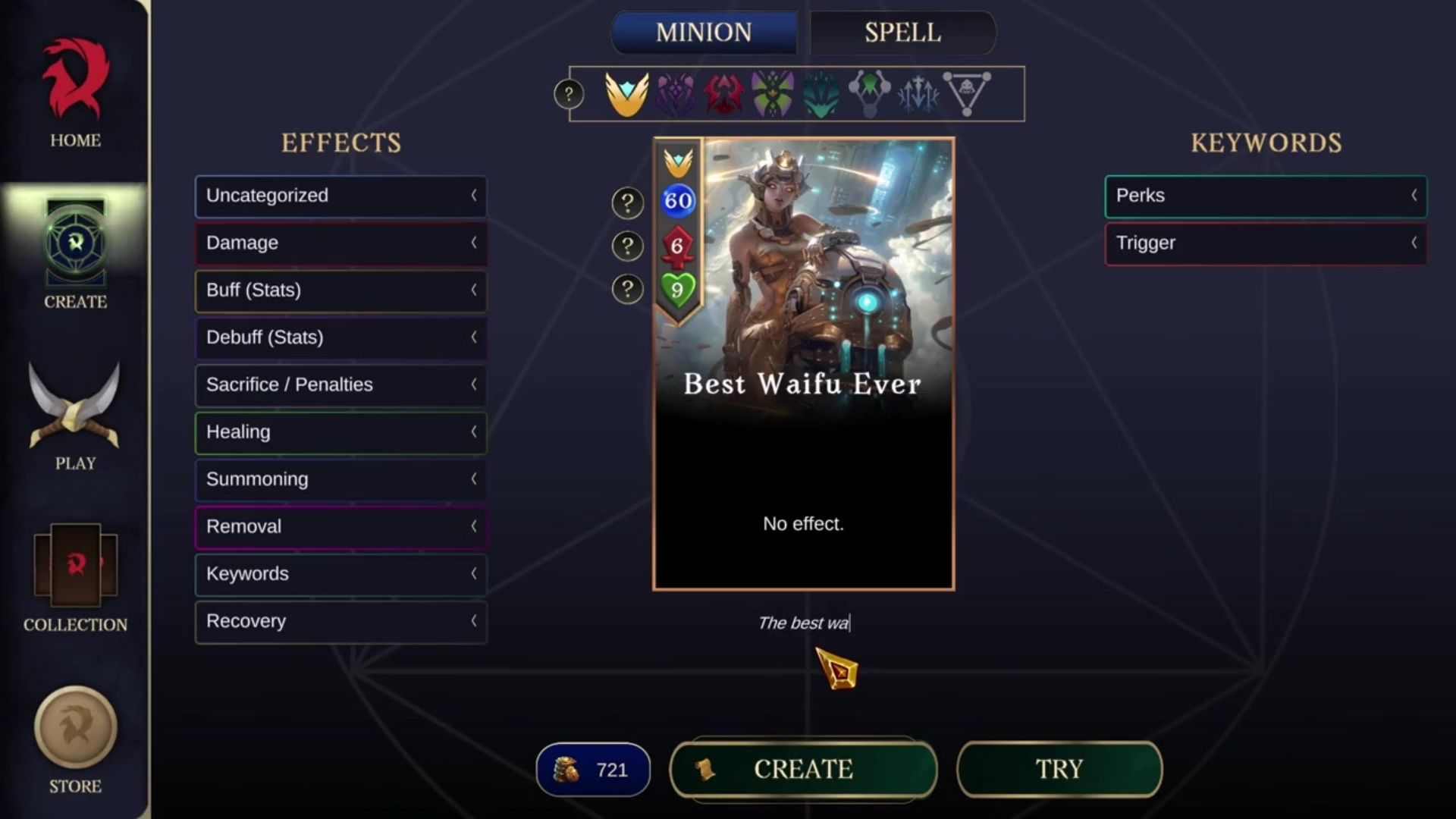Open the Removal effects list

[340, 527]
